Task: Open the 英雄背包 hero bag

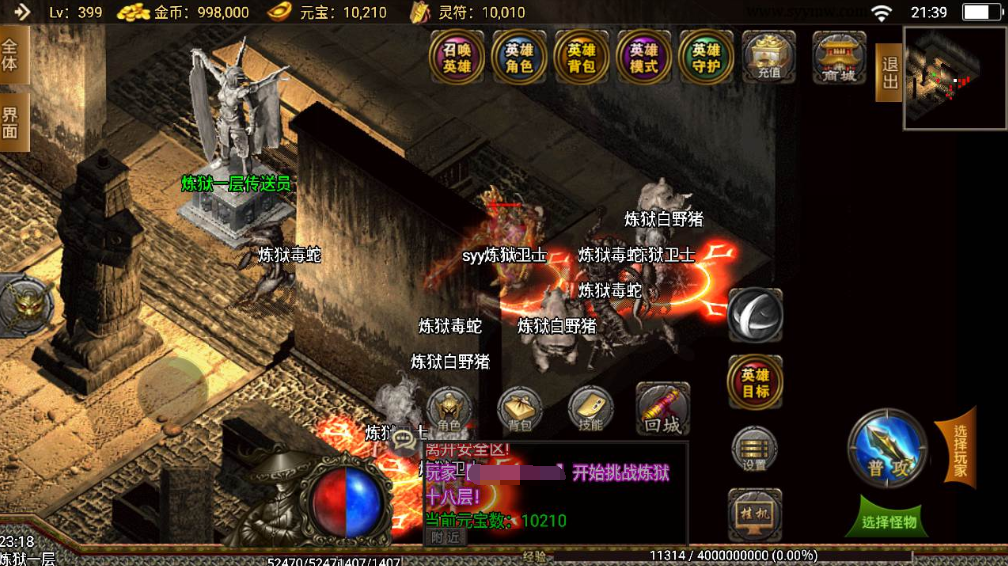Action: 581,57
